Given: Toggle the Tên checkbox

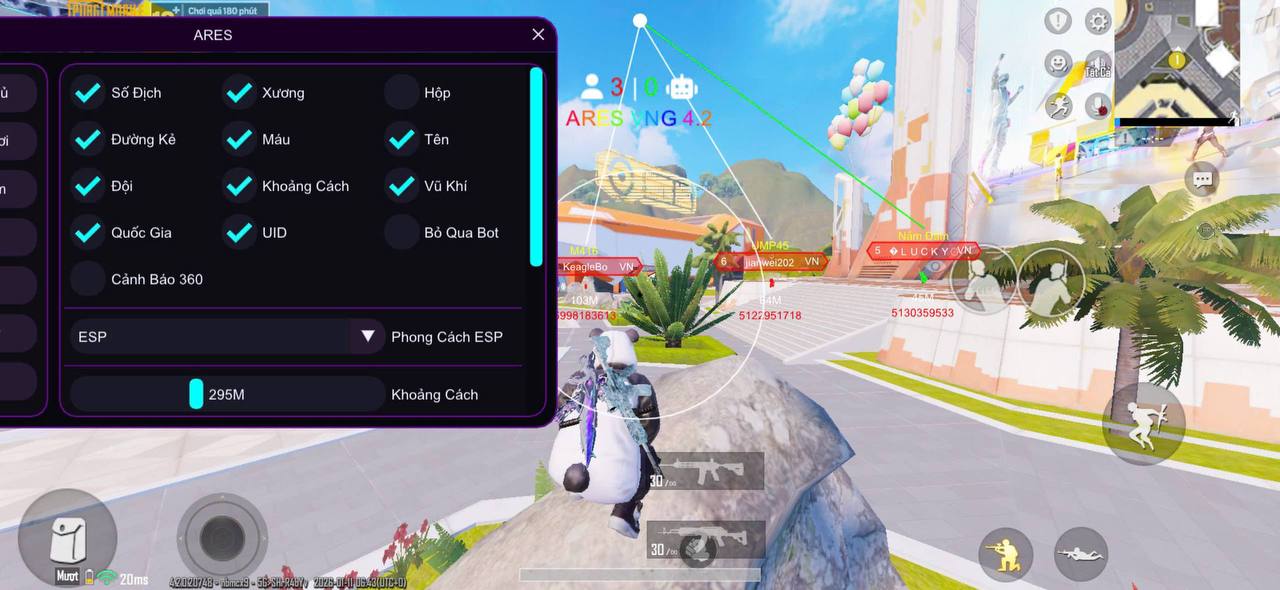Looking at the screenshot, I should 401,139.
